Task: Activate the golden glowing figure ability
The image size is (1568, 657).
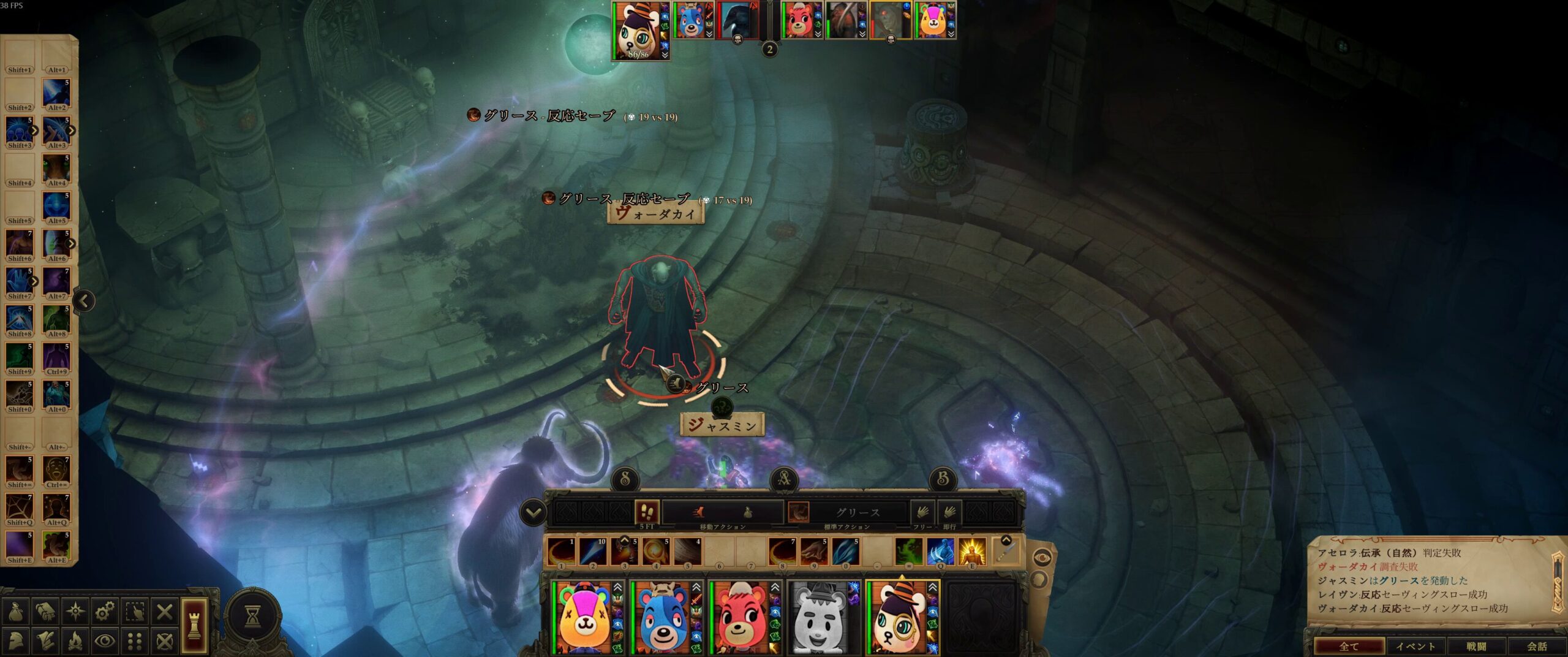Action: pyautogui.click(x=971, y=552)
